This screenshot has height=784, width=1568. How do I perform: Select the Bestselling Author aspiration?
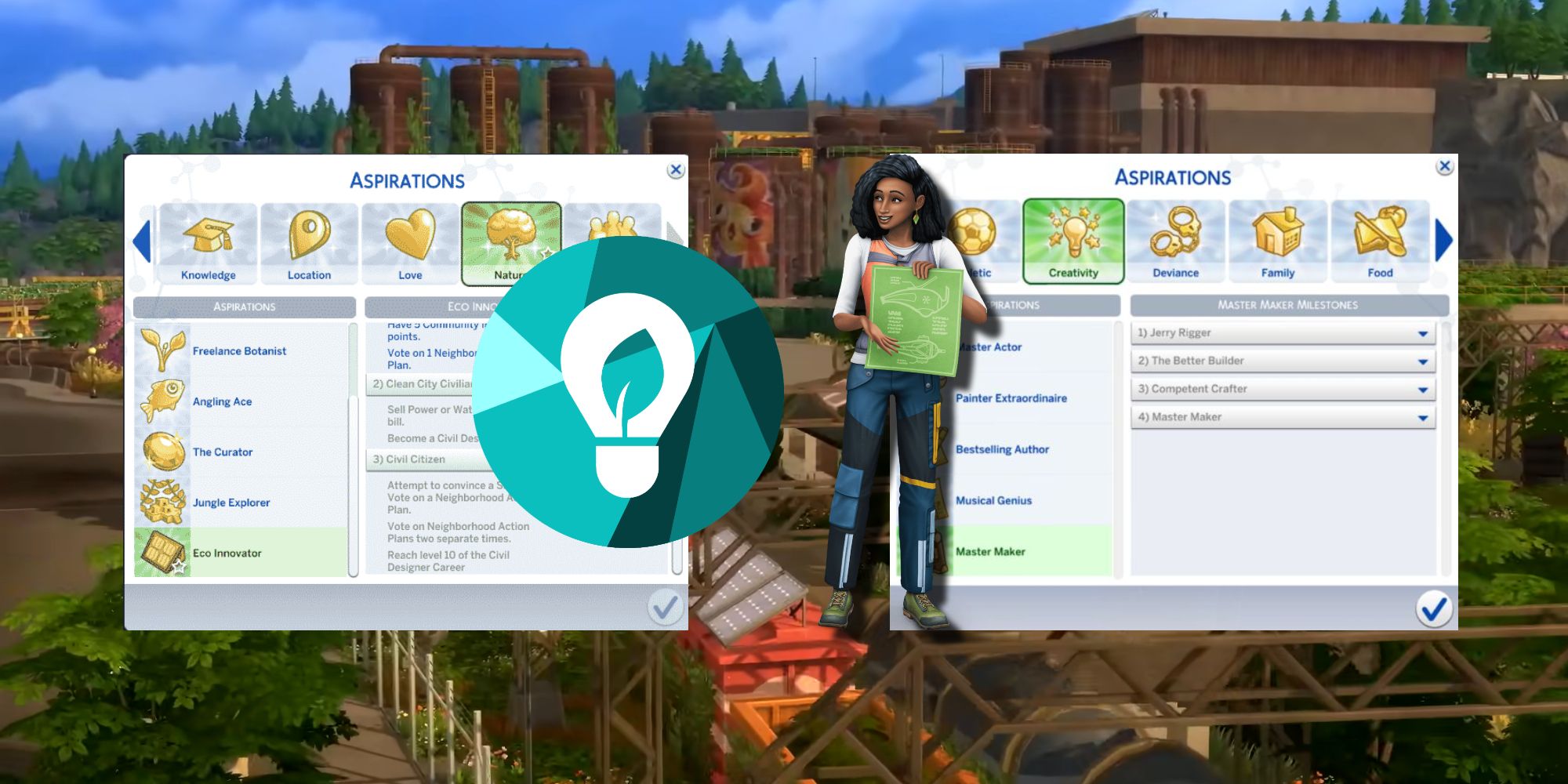pos(1003,449)
